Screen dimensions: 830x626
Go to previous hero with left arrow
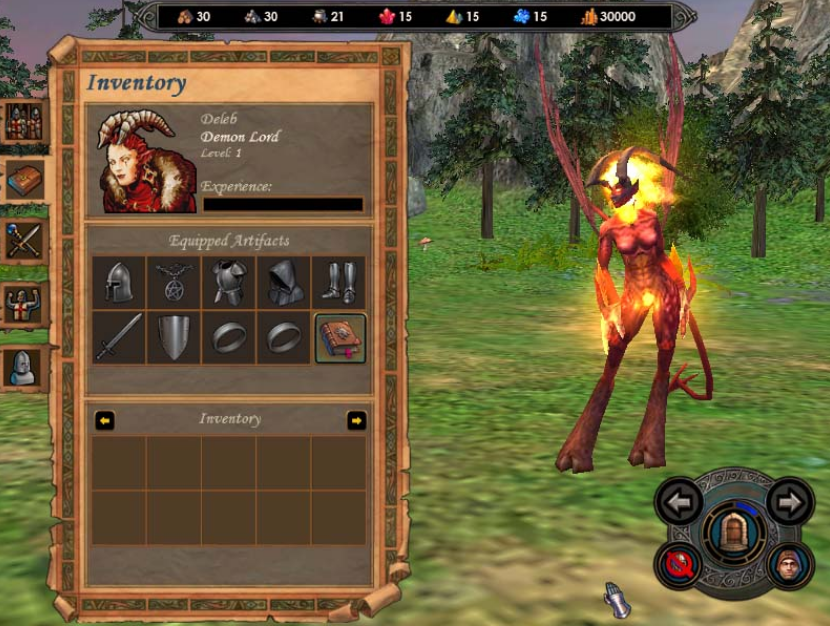click(x=680, y=502)
